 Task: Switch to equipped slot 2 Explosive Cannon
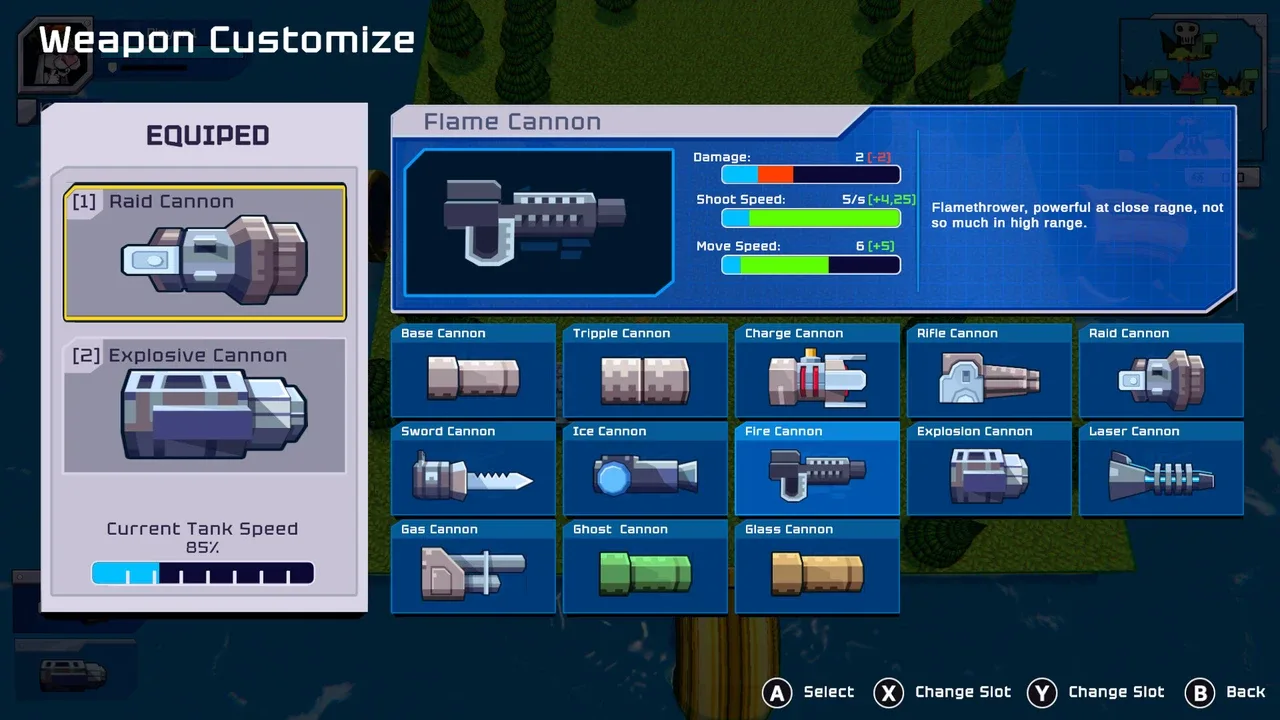205,406
